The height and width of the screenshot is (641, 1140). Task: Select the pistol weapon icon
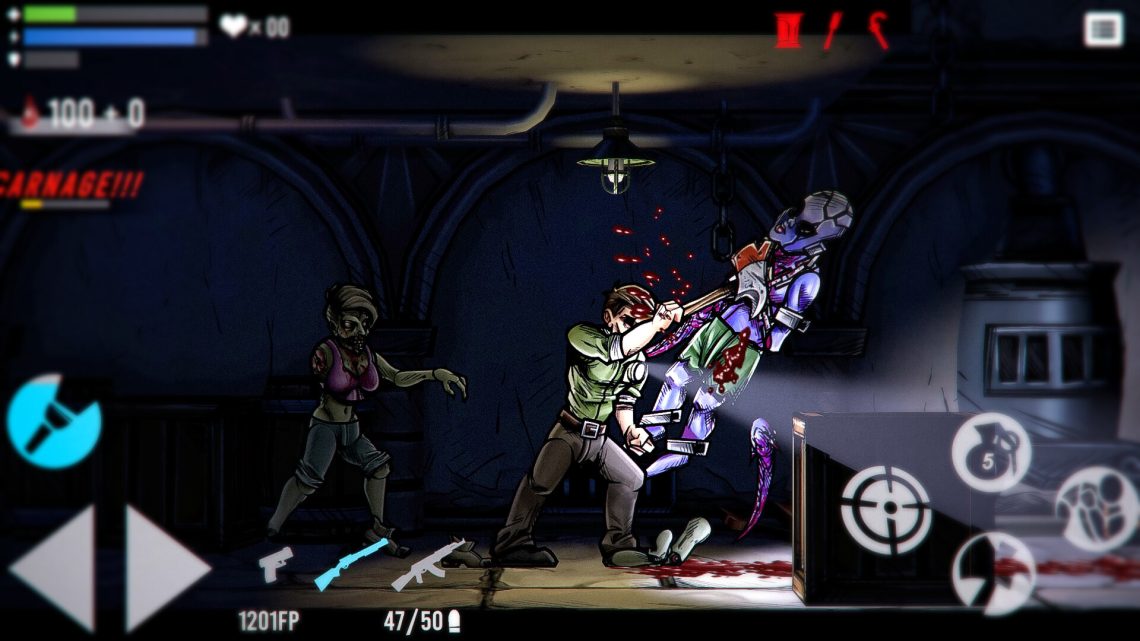tap(275, 562)
